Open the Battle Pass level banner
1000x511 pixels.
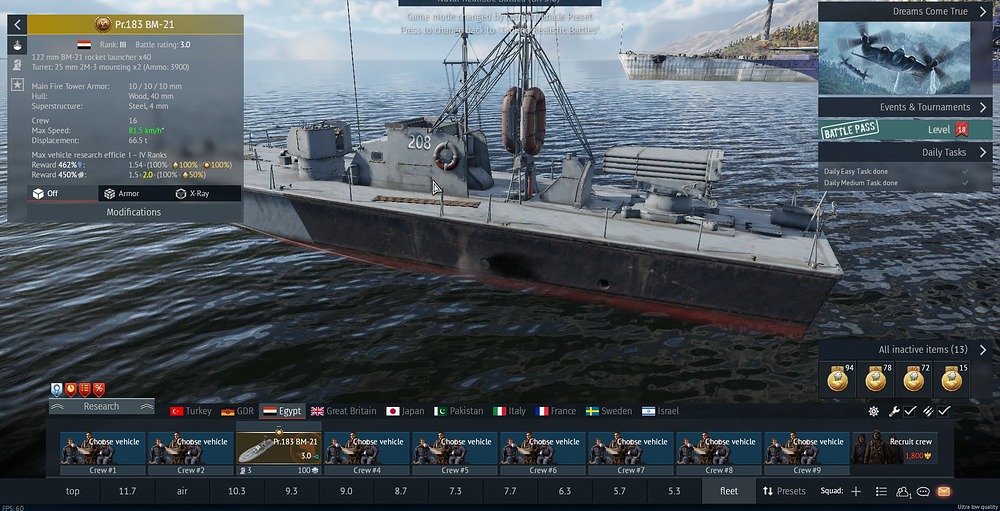tap(905, 130)
